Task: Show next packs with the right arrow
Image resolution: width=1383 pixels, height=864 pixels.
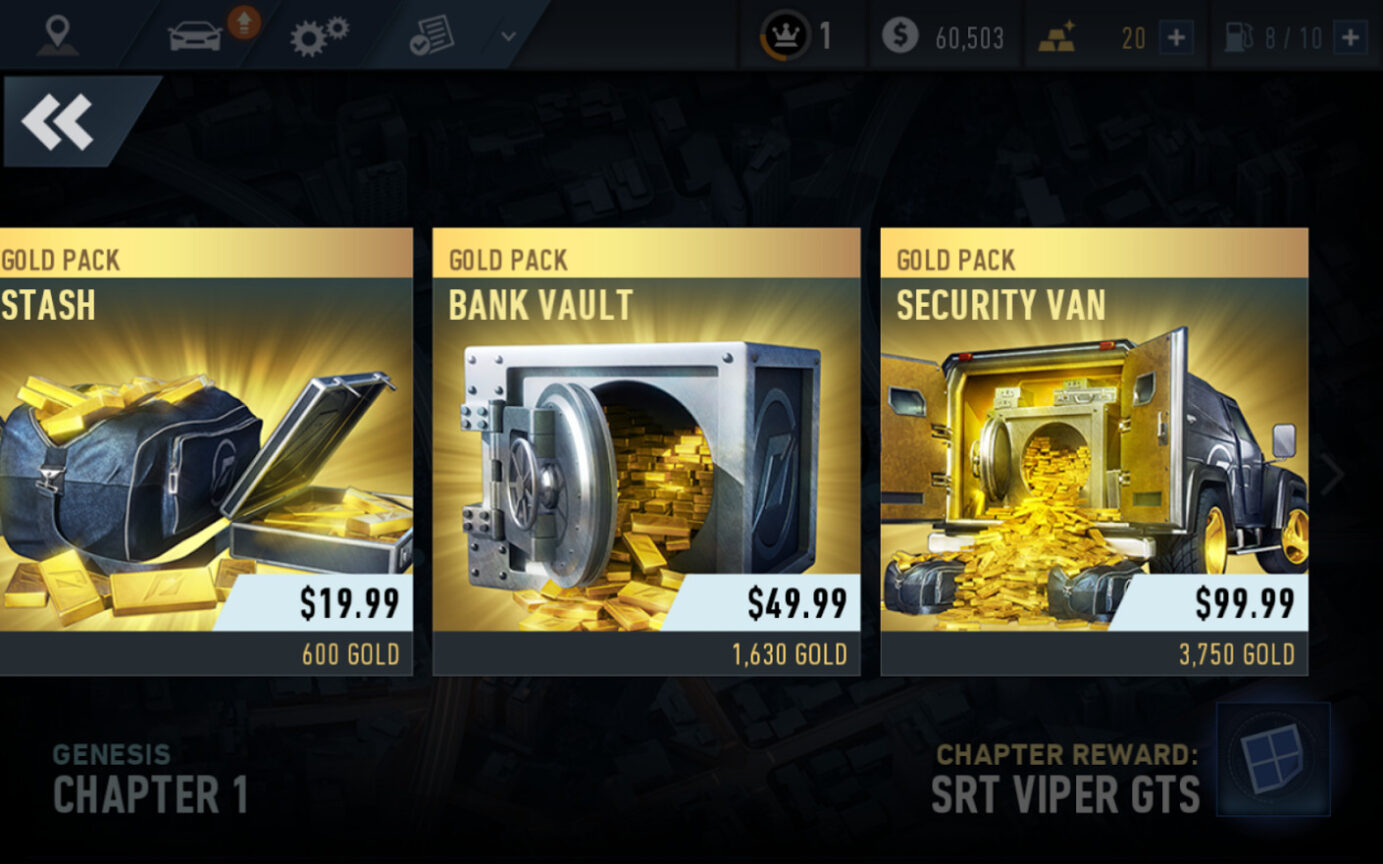Action: (1332, 476)
